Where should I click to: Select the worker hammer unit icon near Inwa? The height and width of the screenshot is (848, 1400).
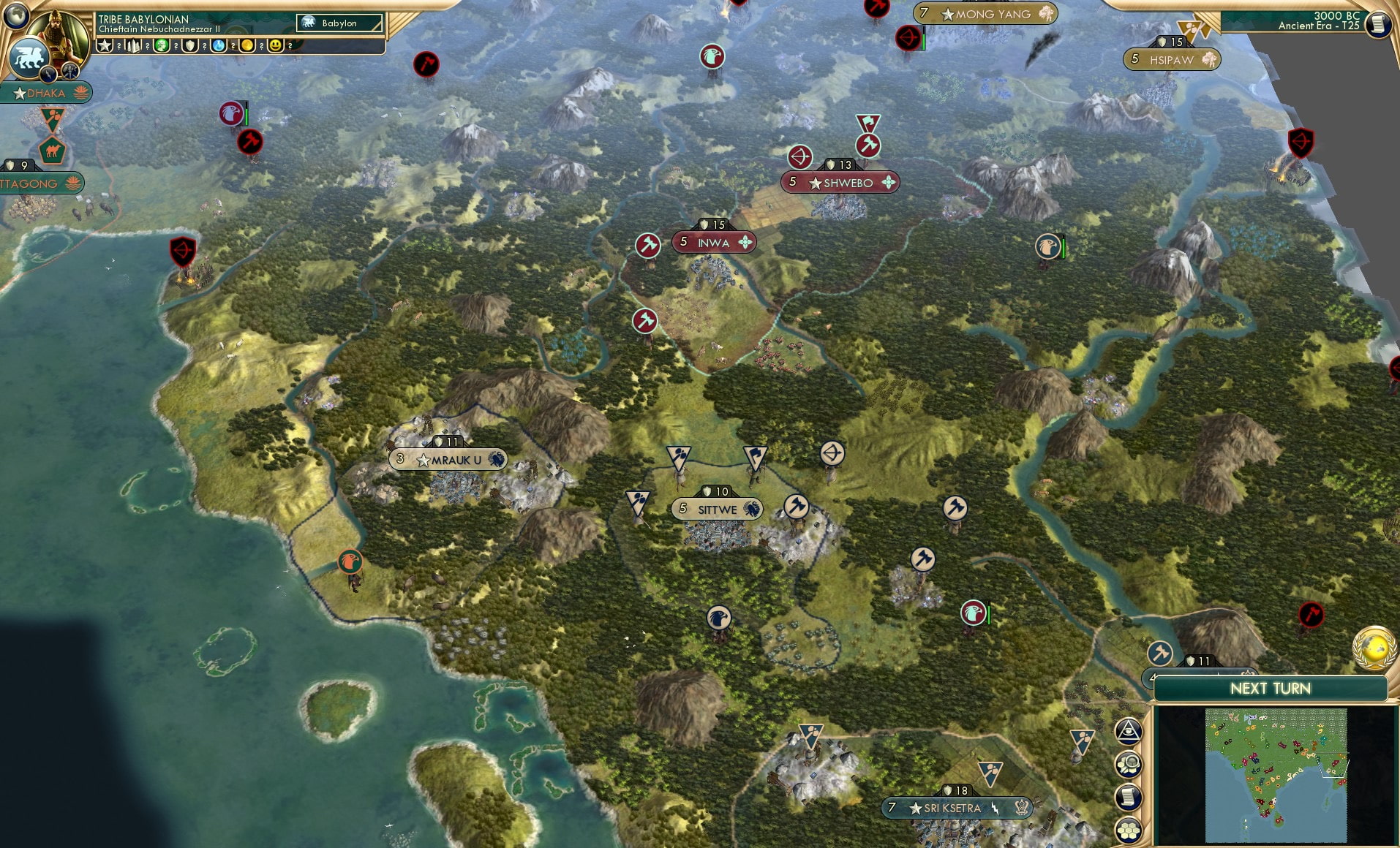click(649, 243)
